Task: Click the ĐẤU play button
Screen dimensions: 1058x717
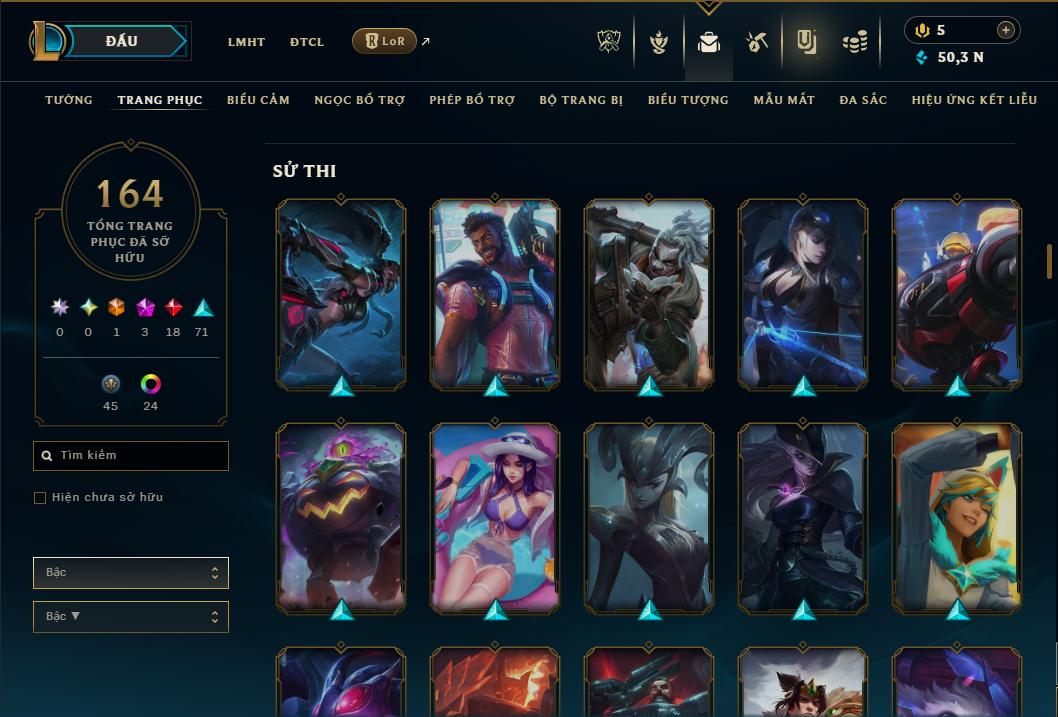Action: click(122, 41)
